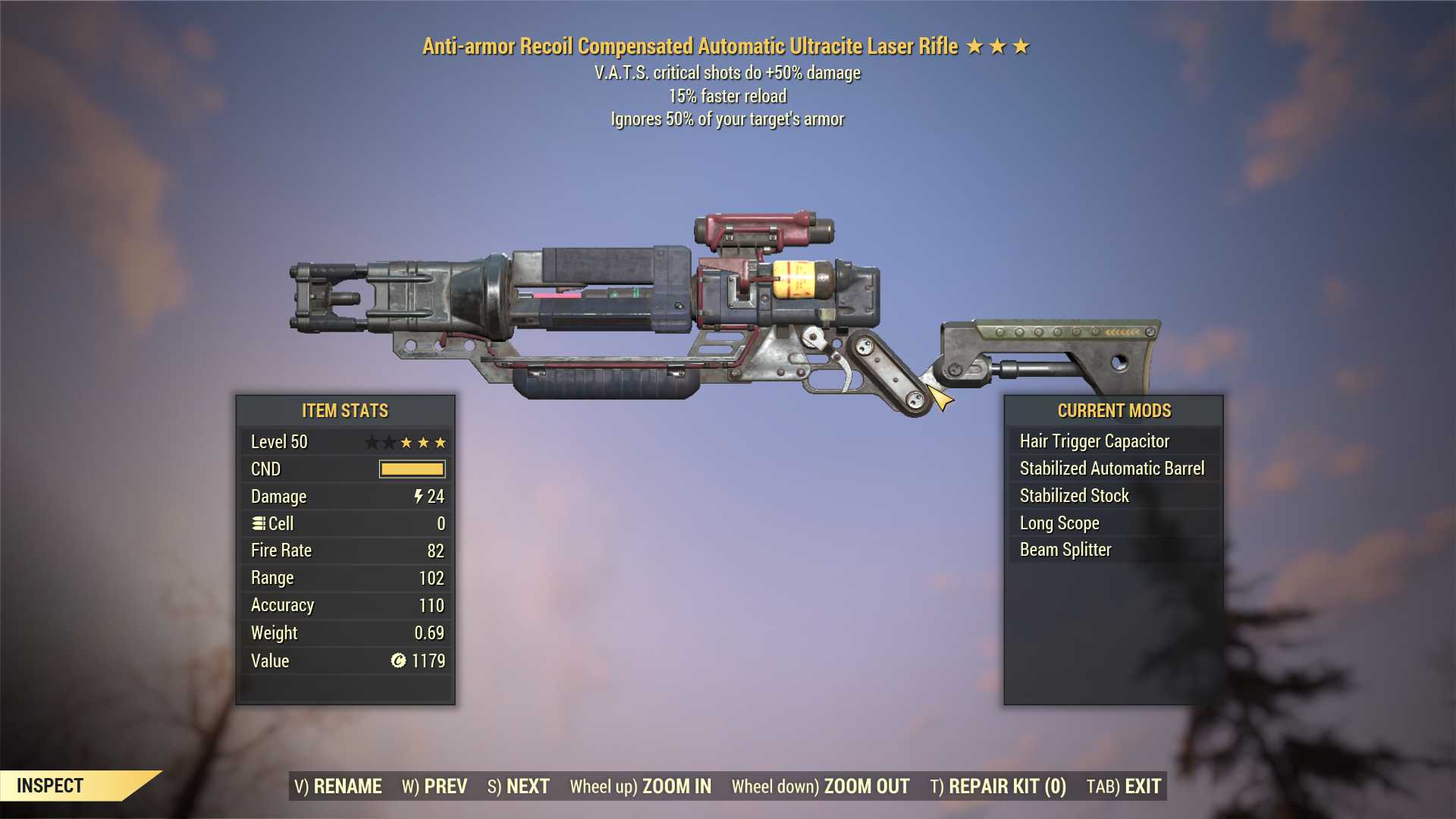Click EXIT to leave inspect view

pyautogui.click(x=1124, y=786)
